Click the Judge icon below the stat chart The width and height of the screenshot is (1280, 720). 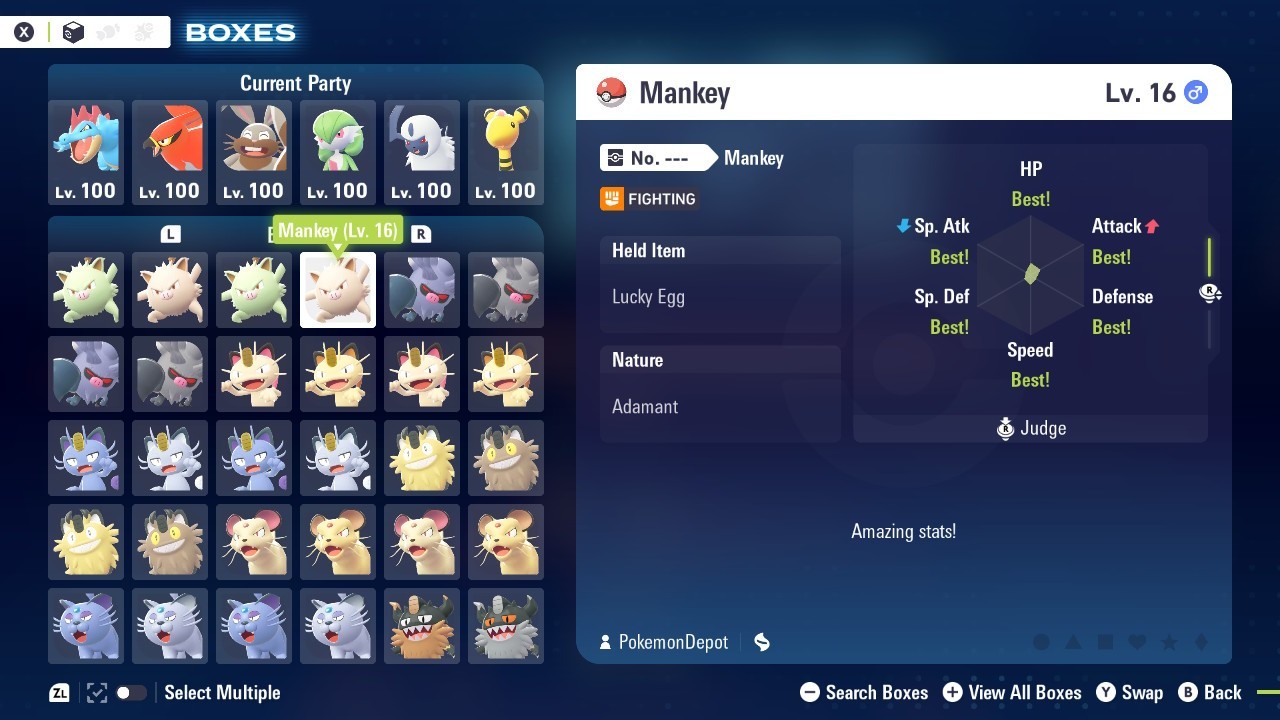[x=1005, y=428]
